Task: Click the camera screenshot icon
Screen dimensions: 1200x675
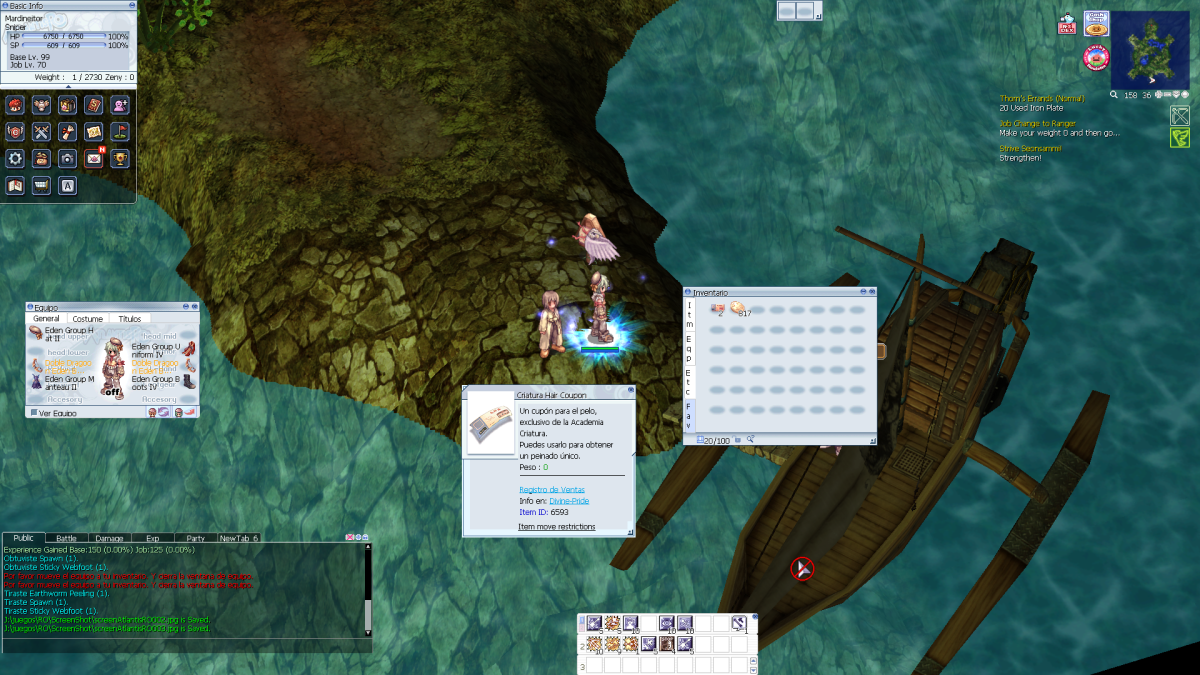Action: click(67, 158)
